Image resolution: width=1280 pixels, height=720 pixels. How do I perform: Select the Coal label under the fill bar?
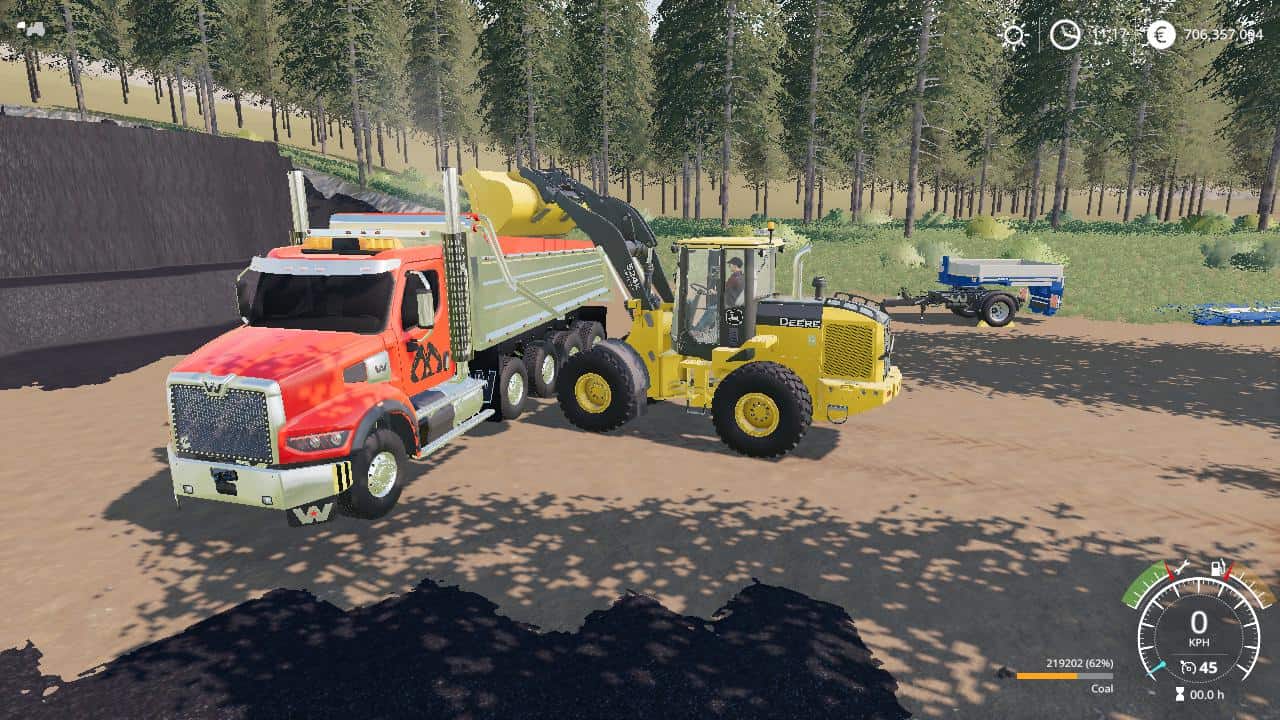(x=1102, y=689)
